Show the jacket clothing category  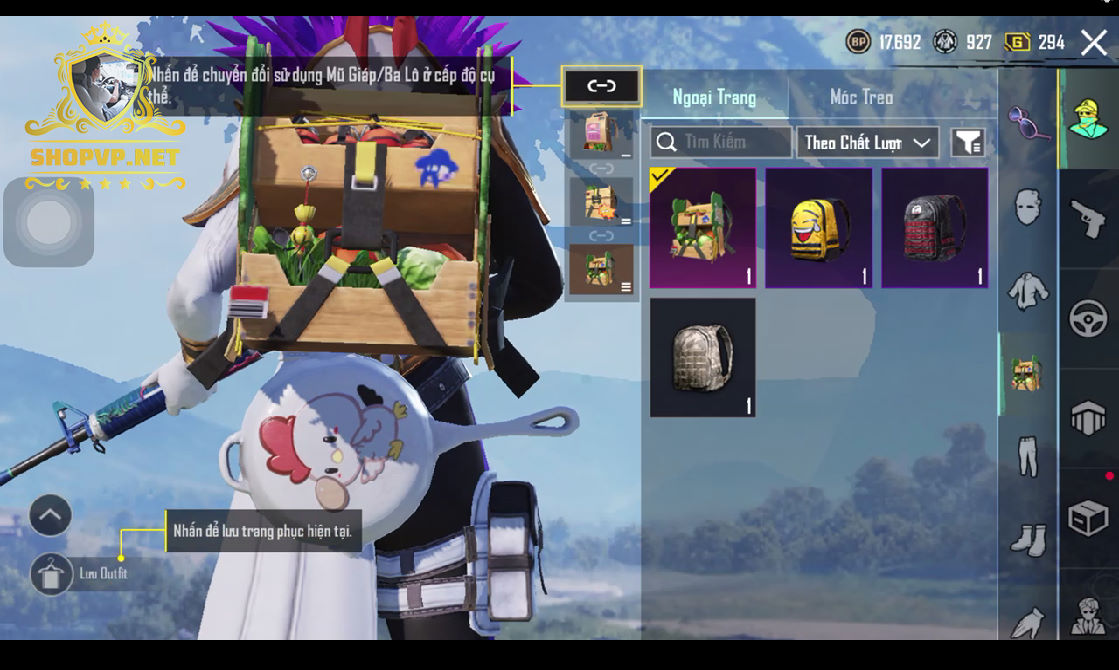1028,291
